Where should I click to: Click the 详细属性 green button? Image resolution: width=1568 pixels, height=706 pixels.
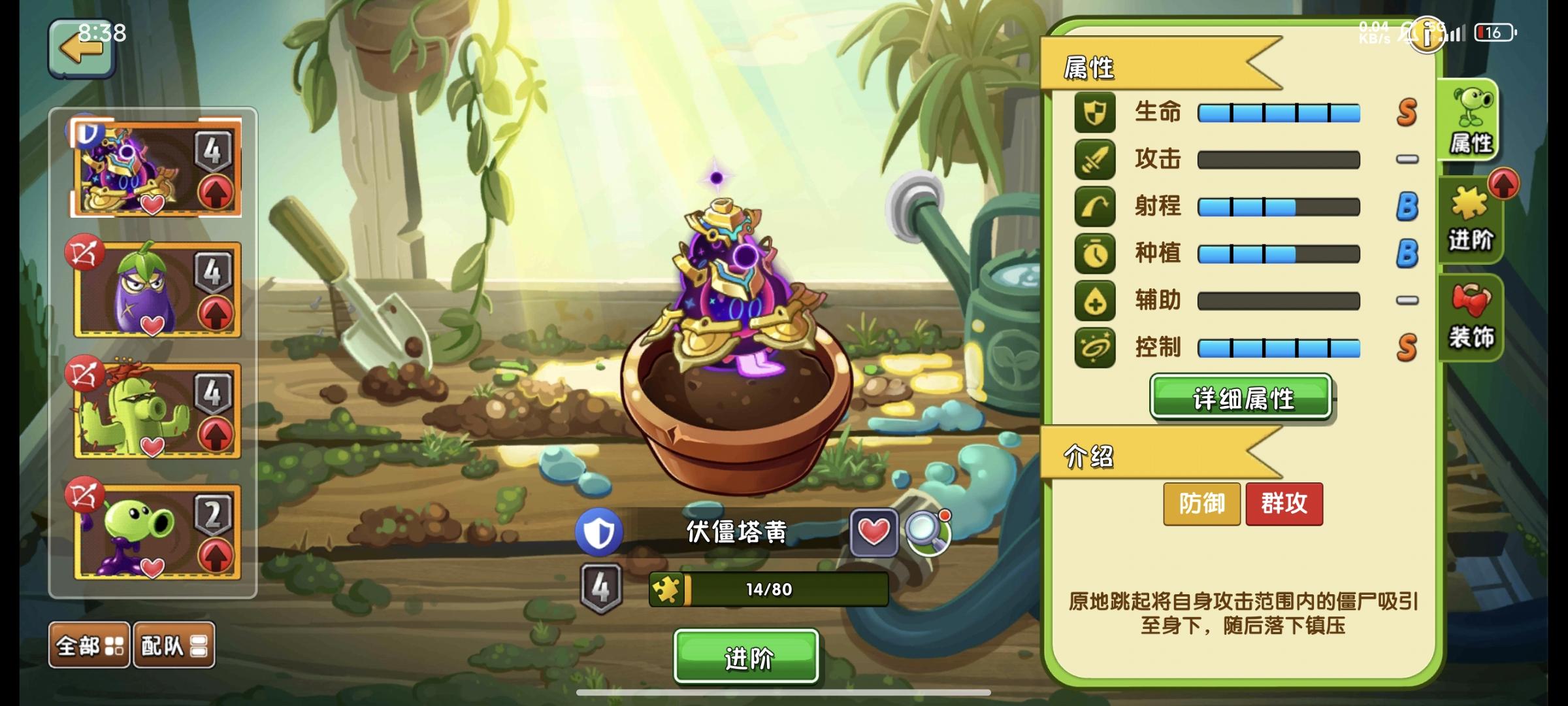click(1240, 398)
